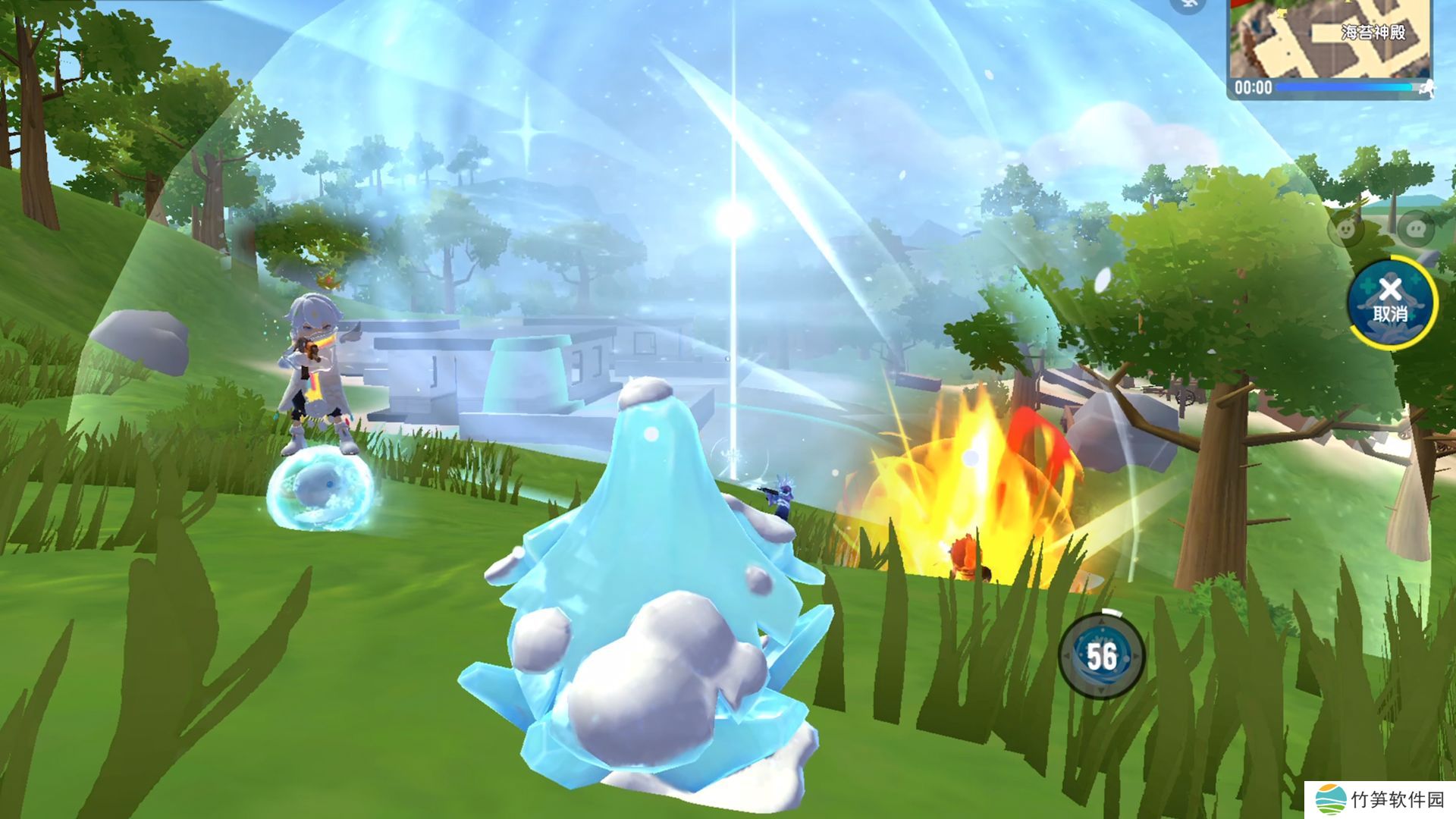
Task: Click the 竹笋软件园 watermark logo
Action: point(1331,799)
